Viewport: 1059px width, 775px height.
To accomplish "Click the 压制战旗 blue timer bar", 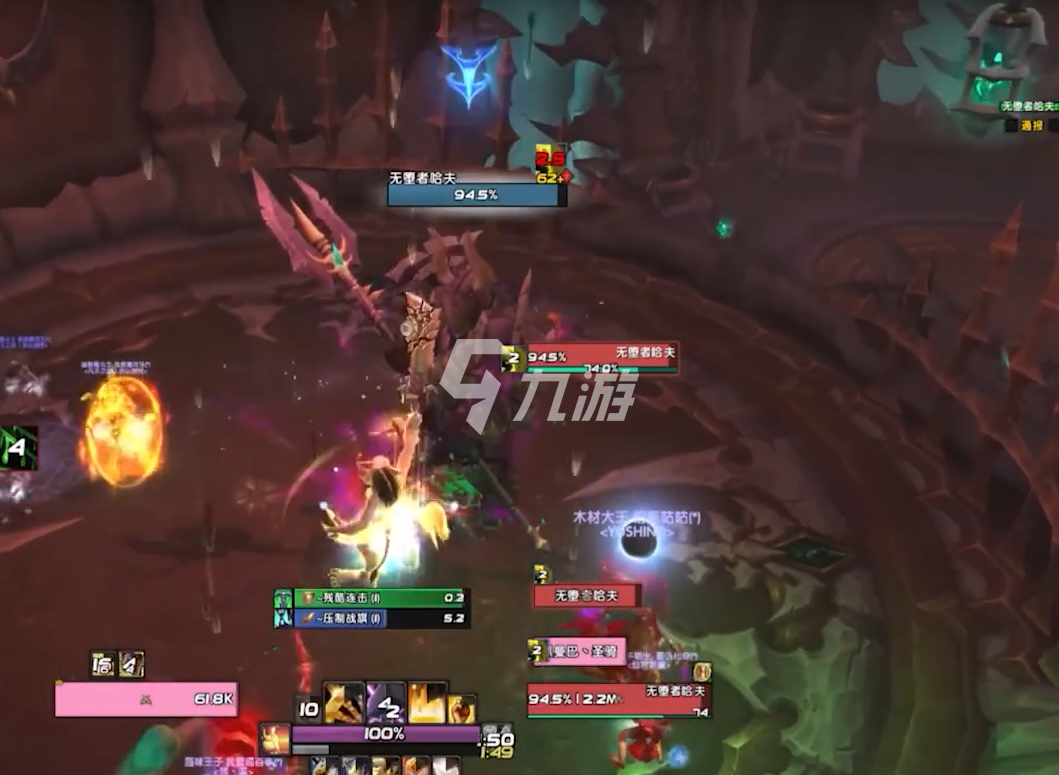I will tap(380, 619).
